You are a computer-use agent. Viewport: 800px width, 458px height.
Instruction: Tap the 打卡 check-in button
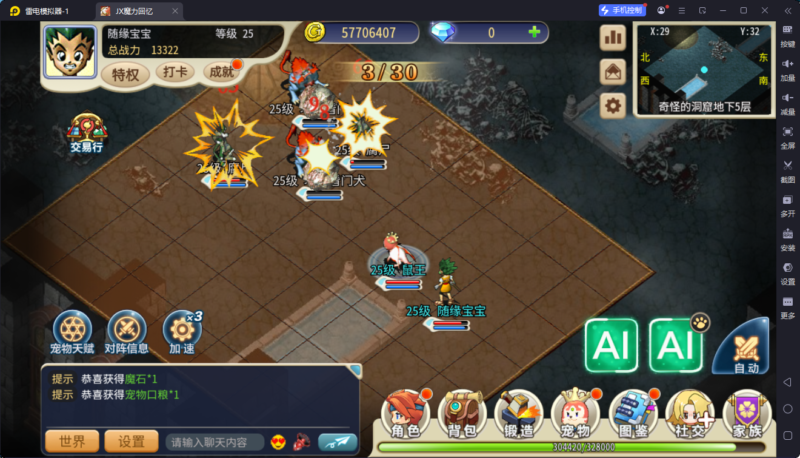coord(175,73)
